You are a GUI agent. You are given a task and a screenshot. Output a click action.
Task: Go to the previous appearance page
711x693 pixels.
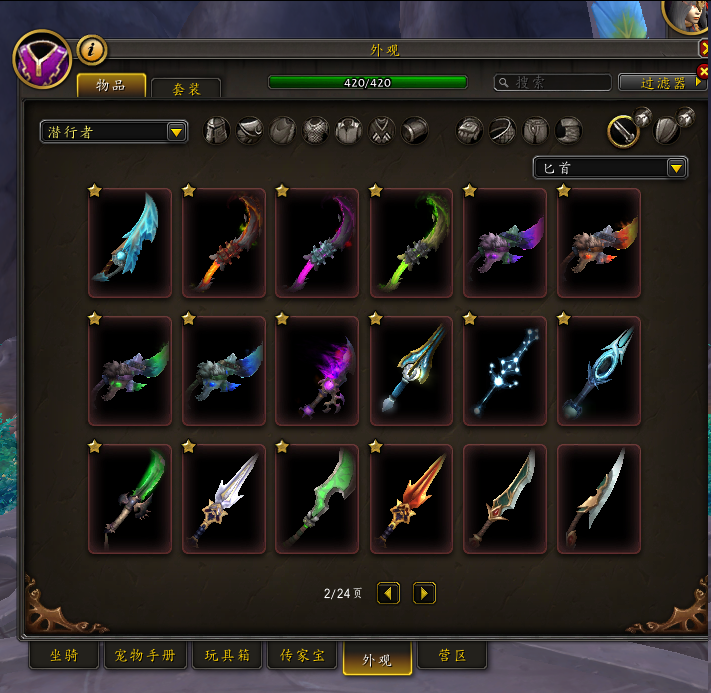[388, 593]
